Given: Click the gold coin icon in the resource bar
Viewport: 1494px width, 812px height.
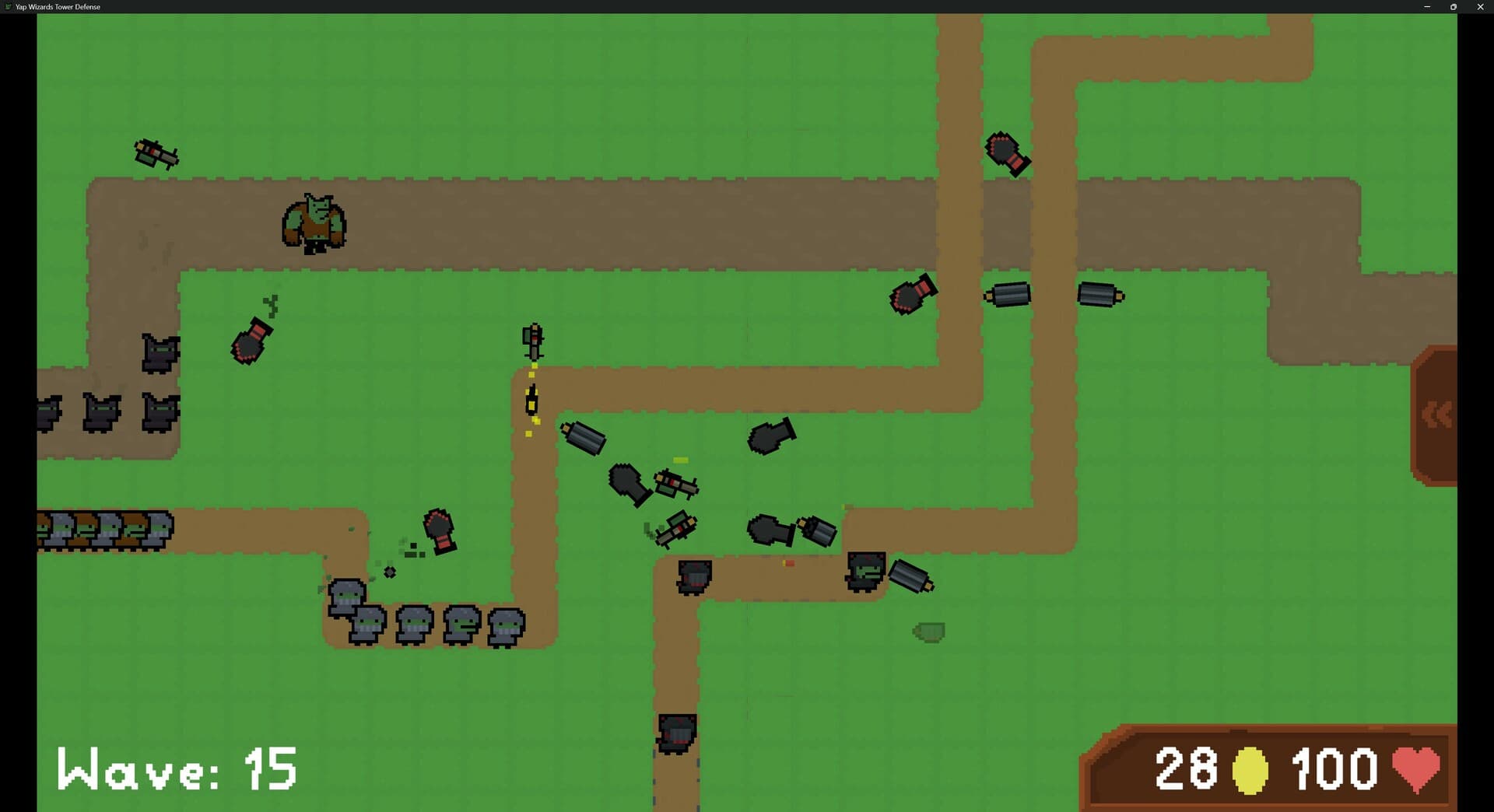Looking at the screenshot, I should pyautogui.click(x=1251, y=768).
